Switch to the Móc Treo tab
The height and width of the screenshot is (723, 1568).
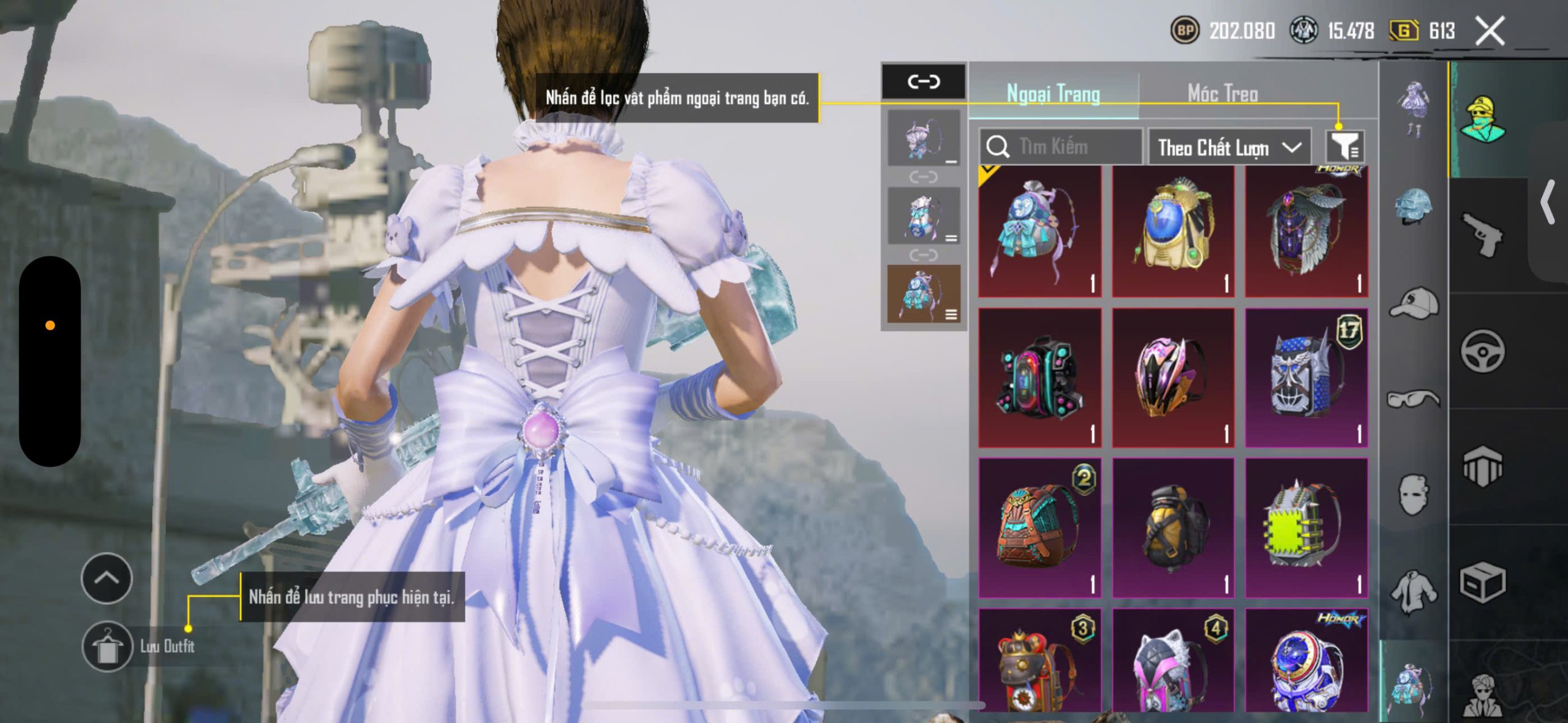coord(1223,94)
